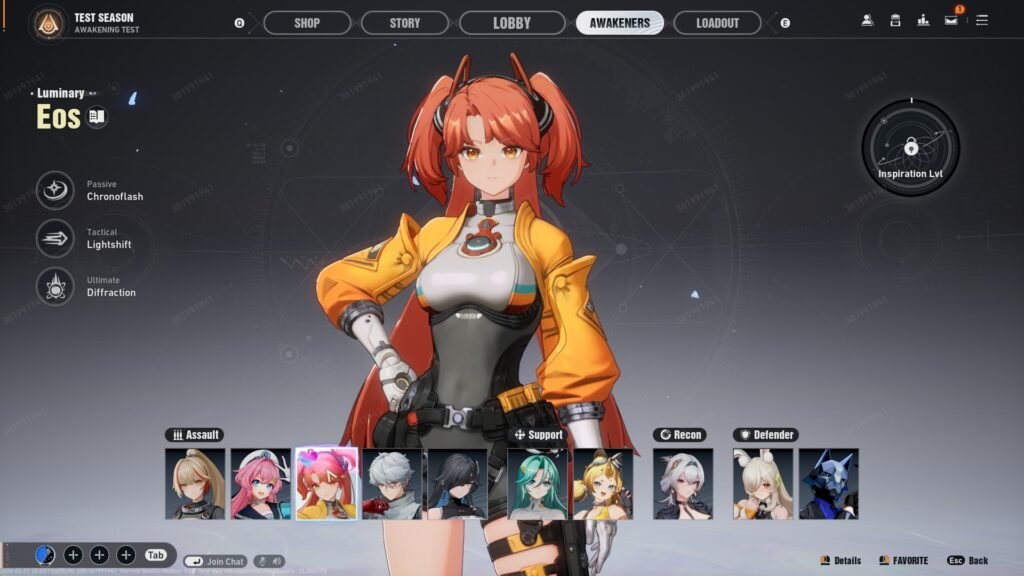
Task: Open the friends profile icon
Action: [x=866, y=20]
